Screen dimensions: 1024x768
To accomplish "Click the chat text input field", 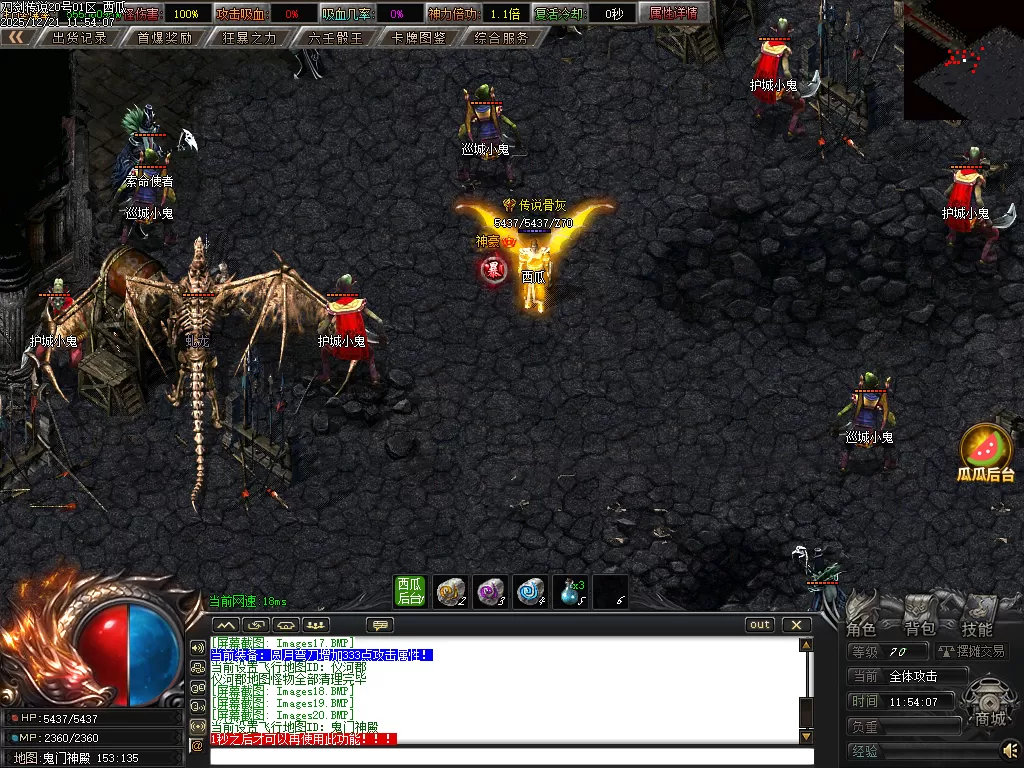I will [x=505, y=756].
